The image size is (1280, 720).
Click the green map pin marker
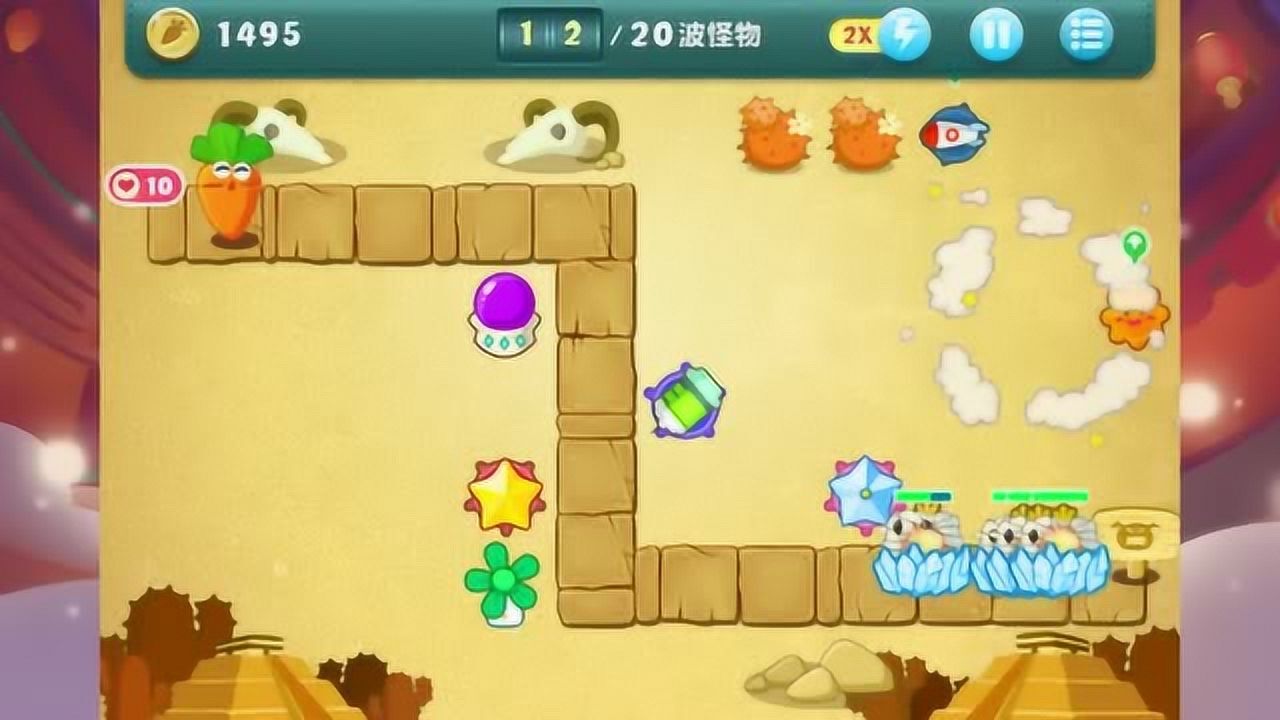[1135, 243]
